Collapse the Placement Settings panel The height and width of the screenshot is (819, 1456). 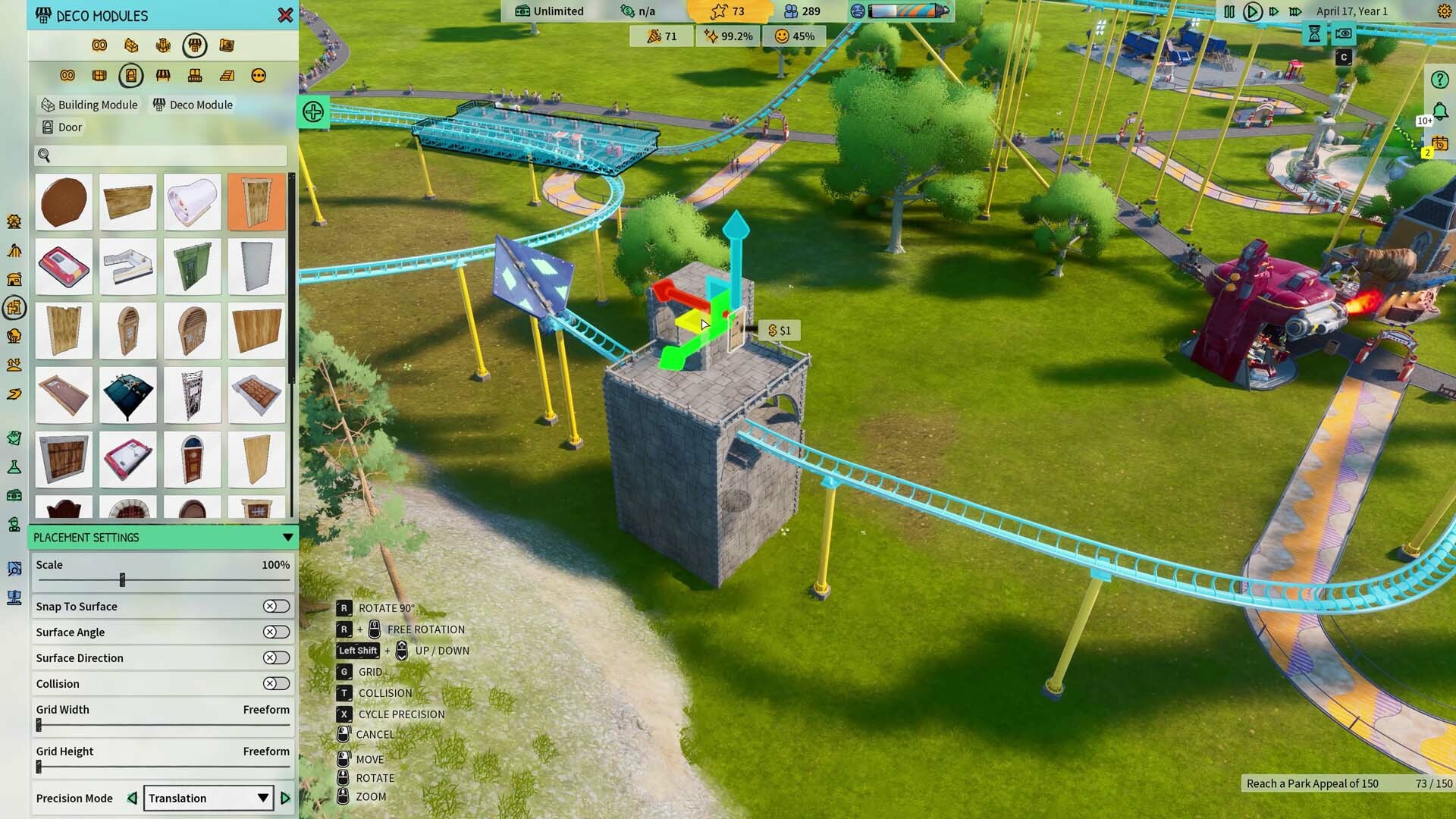(287, 537)
